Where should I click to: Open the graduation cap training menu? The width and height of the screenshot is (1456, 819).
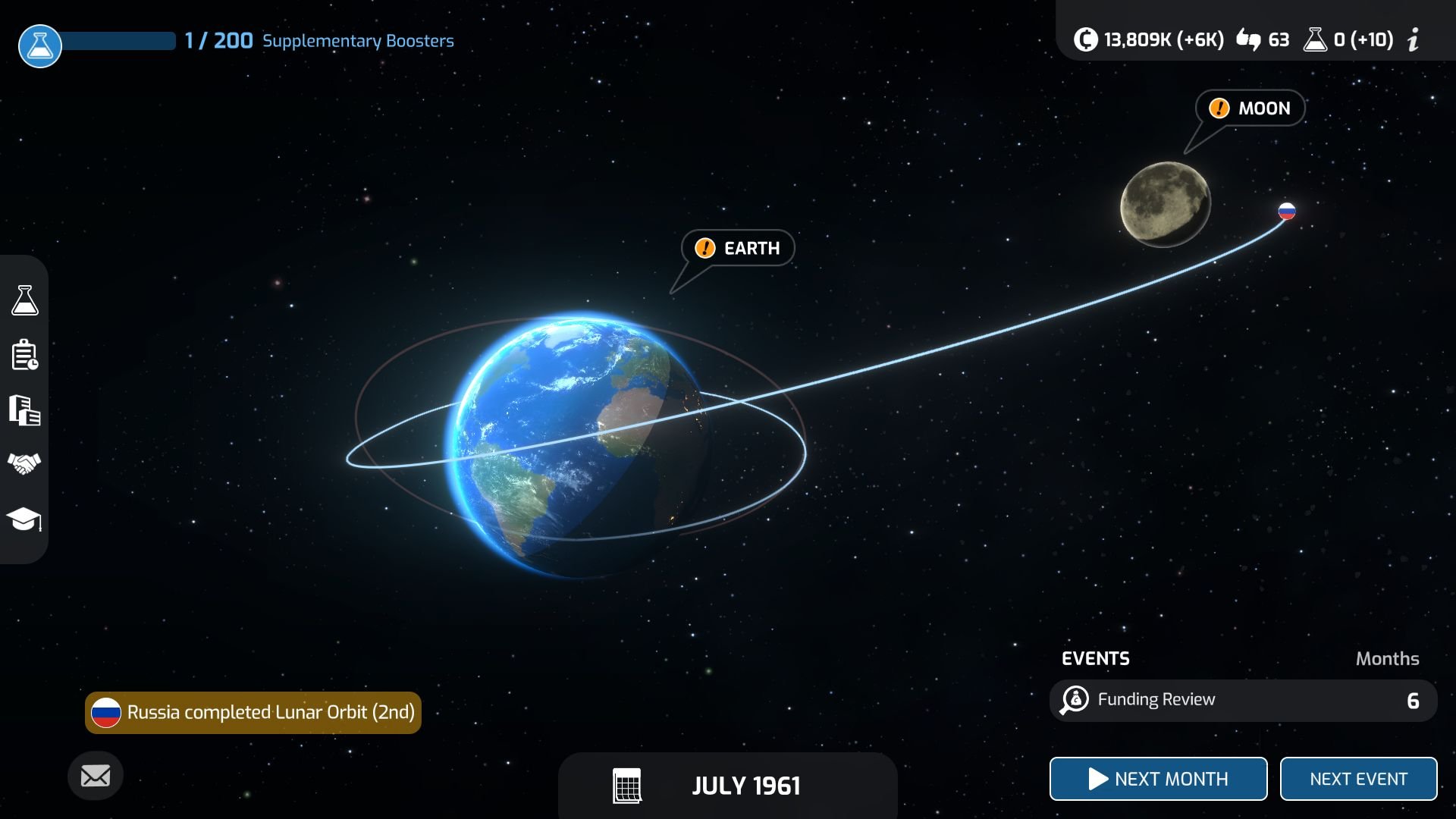coord(24,519)
